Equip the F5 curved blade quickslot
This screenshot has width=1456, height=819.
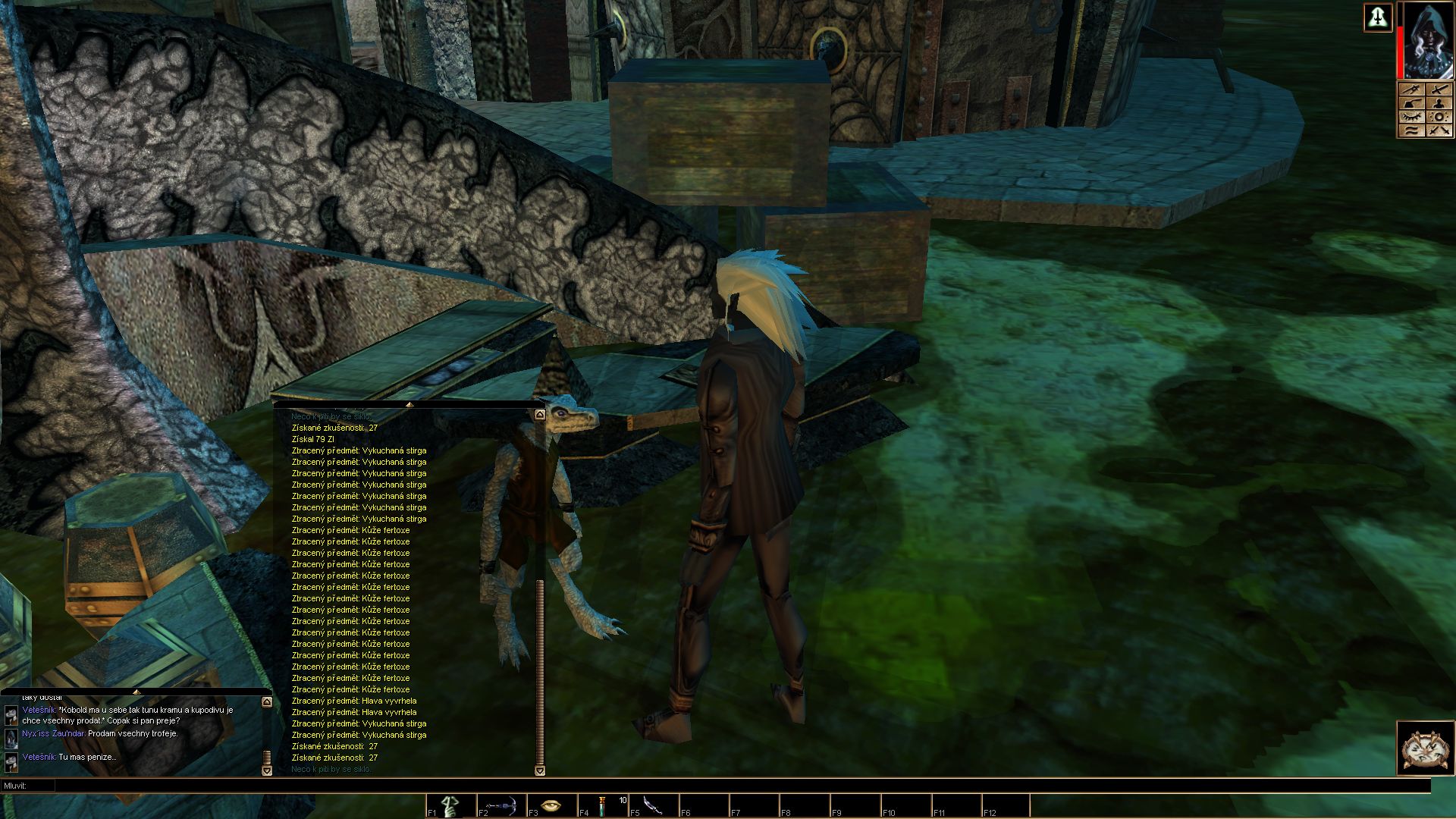pos(653,805)
